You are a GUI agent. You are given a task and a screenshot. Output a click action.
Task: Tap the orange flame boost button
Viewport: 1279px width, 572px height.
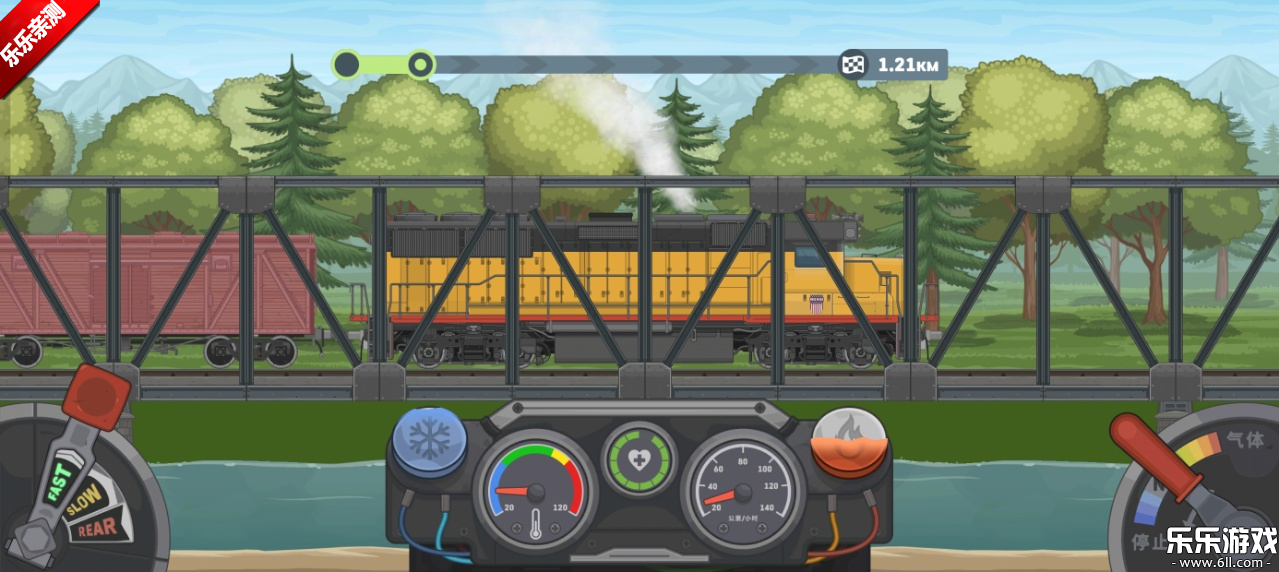(x=849, y=441)
